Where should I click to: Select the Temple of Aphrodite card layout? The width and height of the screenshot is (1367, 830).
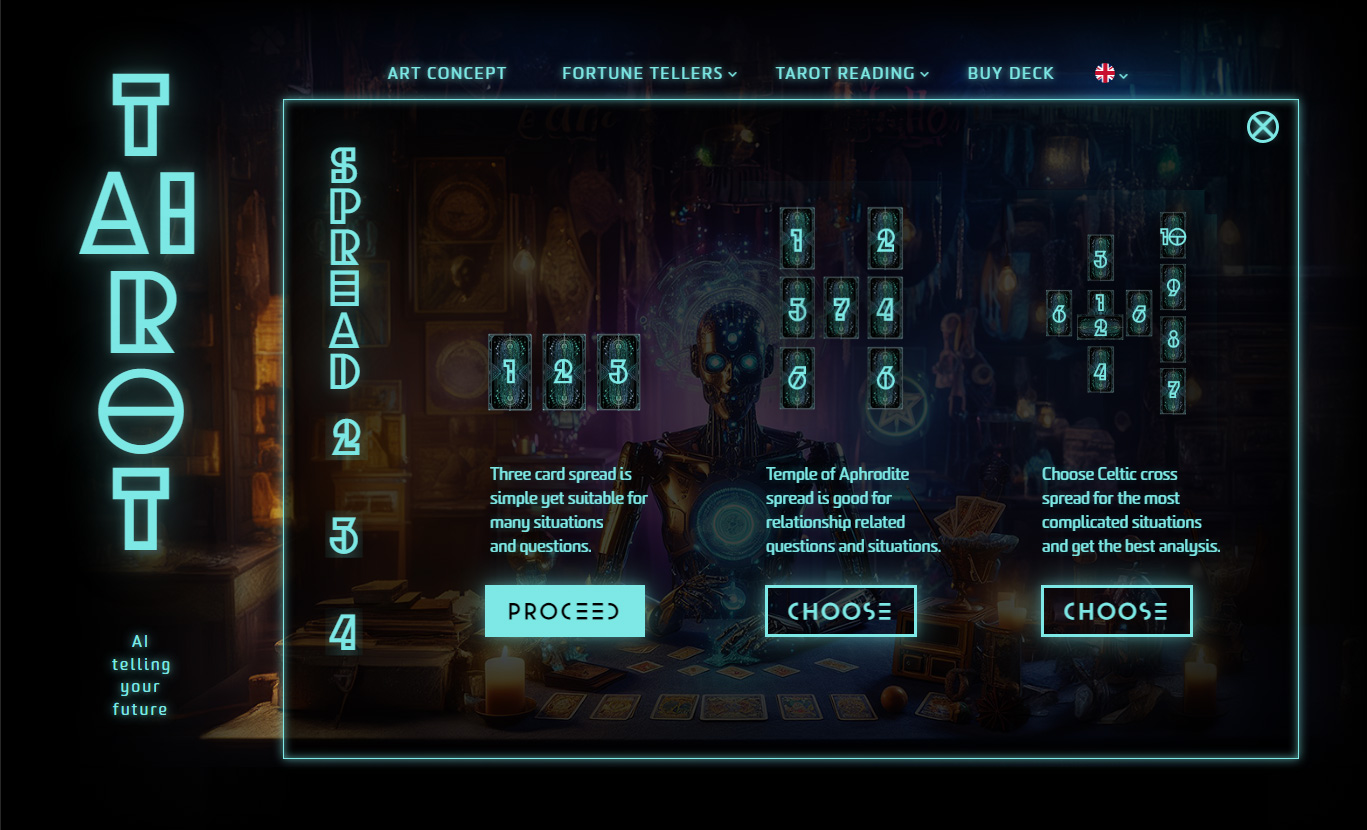841,309
